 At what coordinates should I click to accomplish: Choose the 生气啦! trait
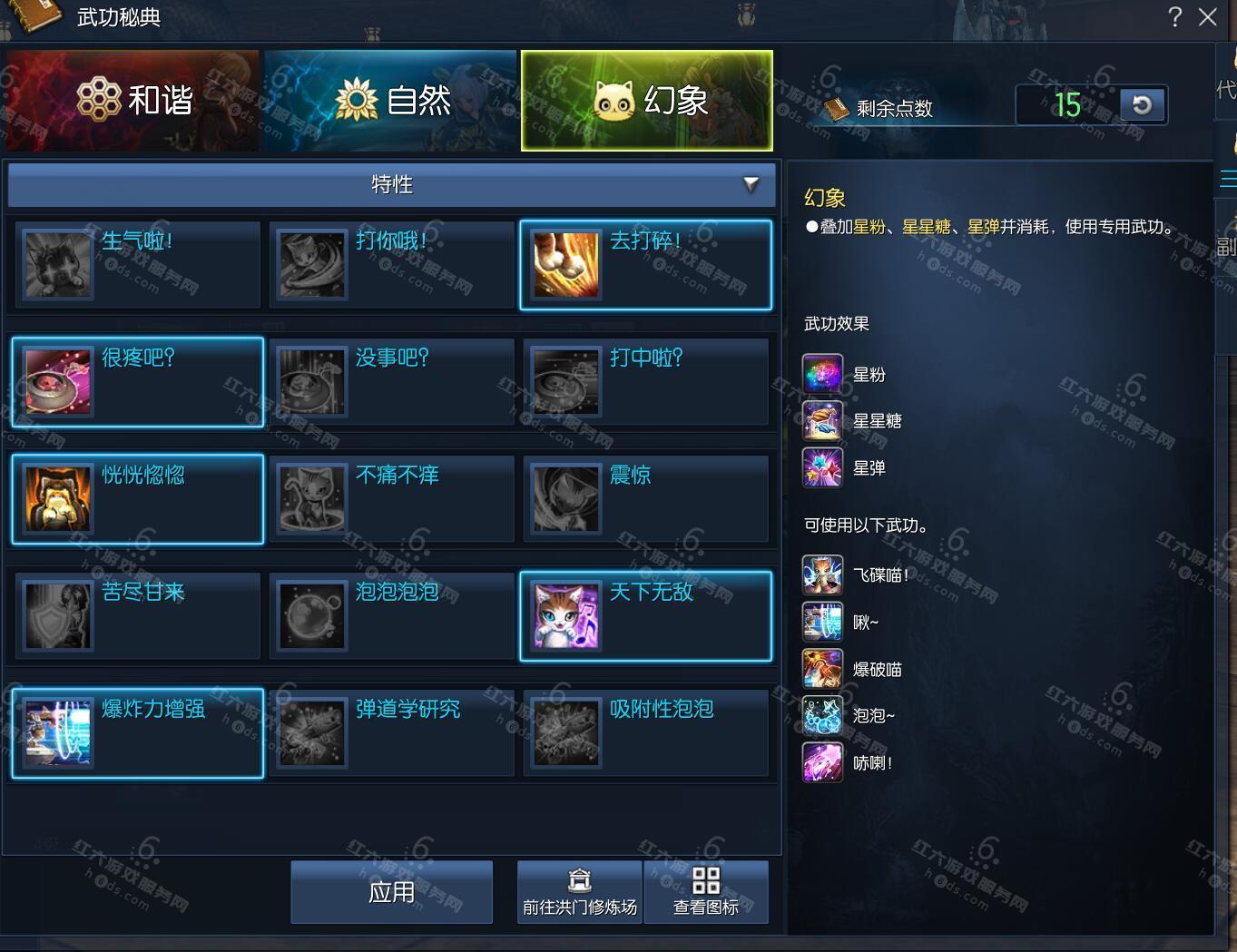137,264
